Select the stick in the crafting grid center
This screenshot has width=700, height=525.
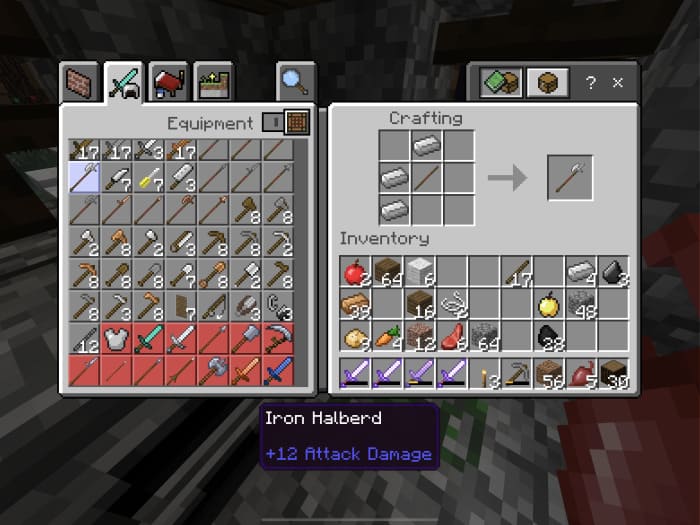425,179
